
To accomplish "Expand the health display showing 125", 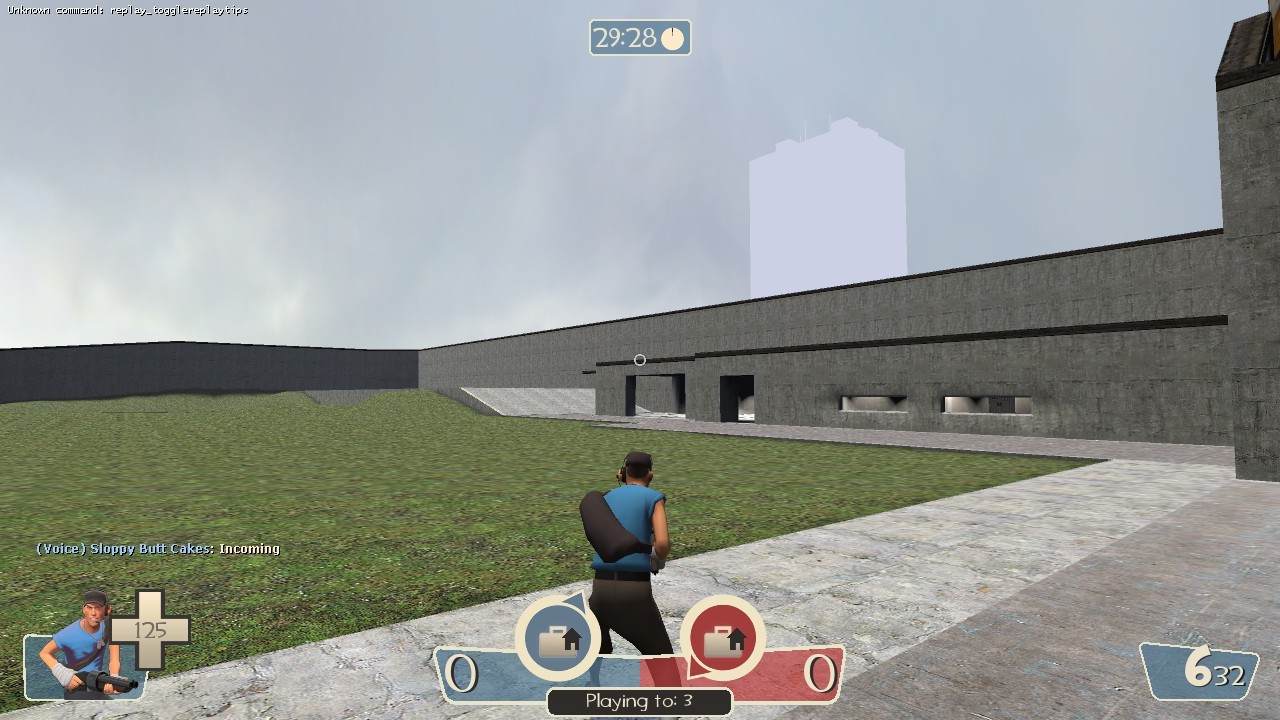I will (150, 629).
